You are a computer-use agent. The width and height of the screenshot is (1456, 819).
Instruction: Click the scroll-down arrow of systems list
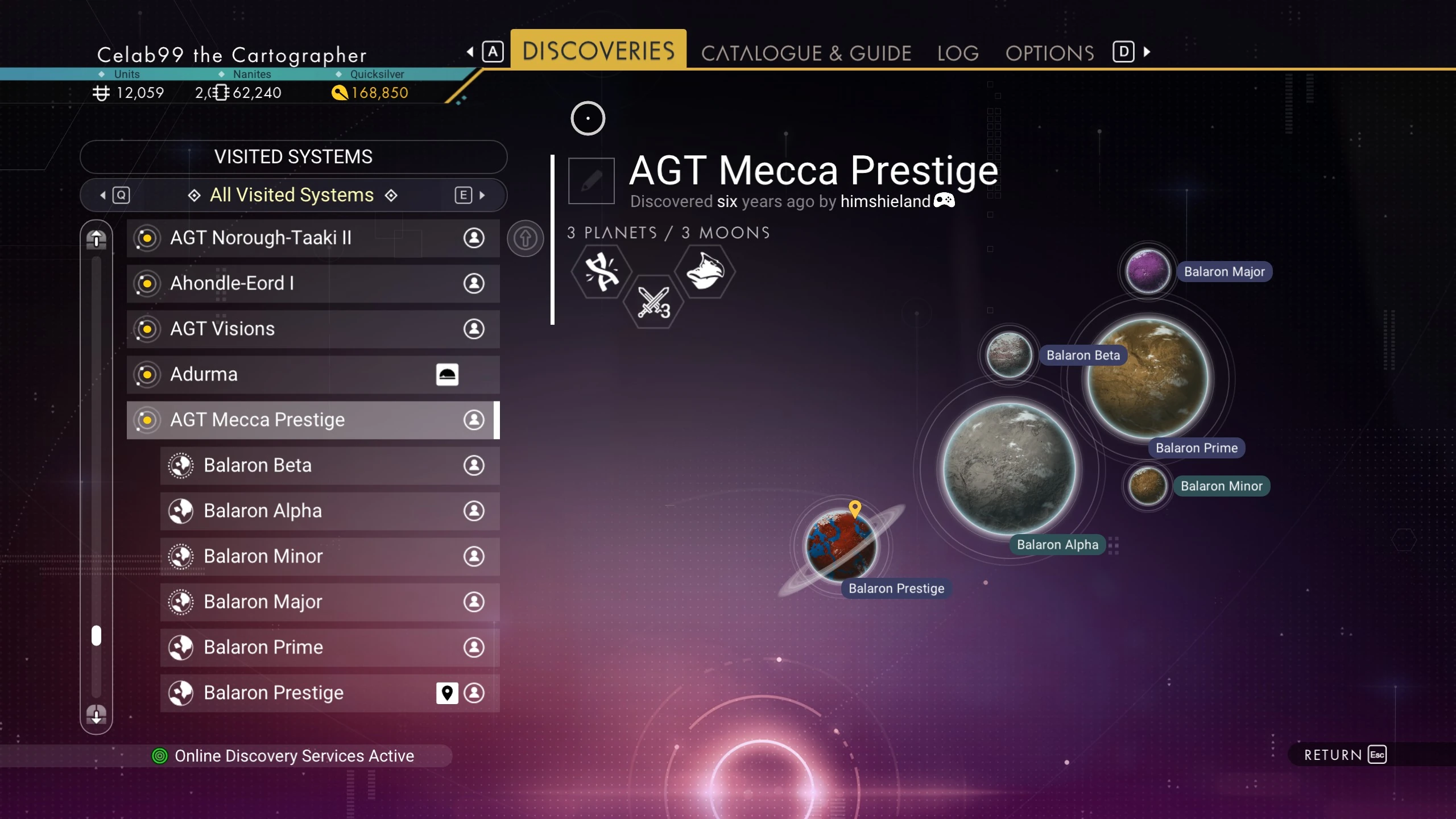click(x=96, y=714)
